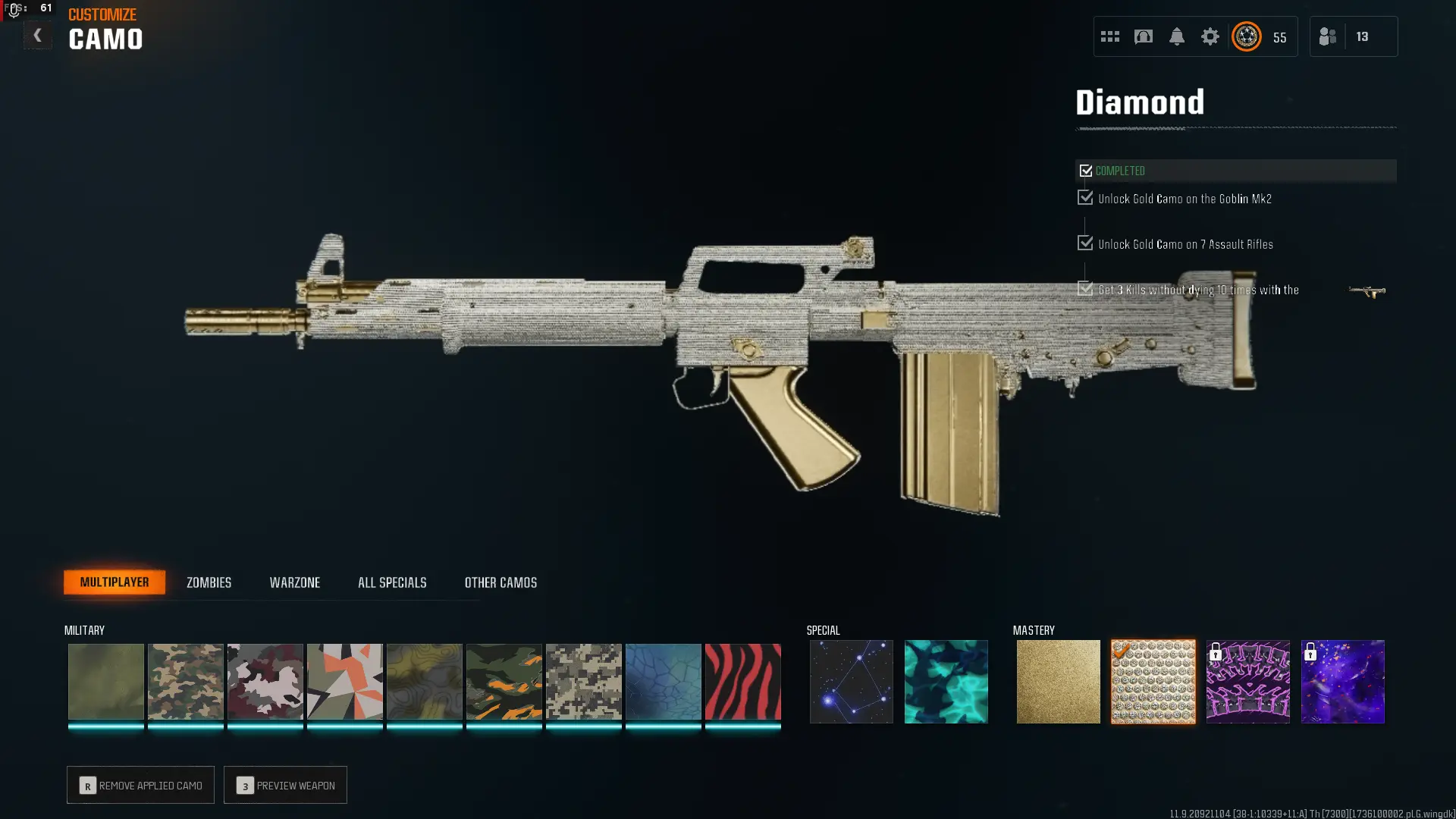Select the locked purple mastery camo
This screenshot has height=819, width=1456.
point(1247,681)
